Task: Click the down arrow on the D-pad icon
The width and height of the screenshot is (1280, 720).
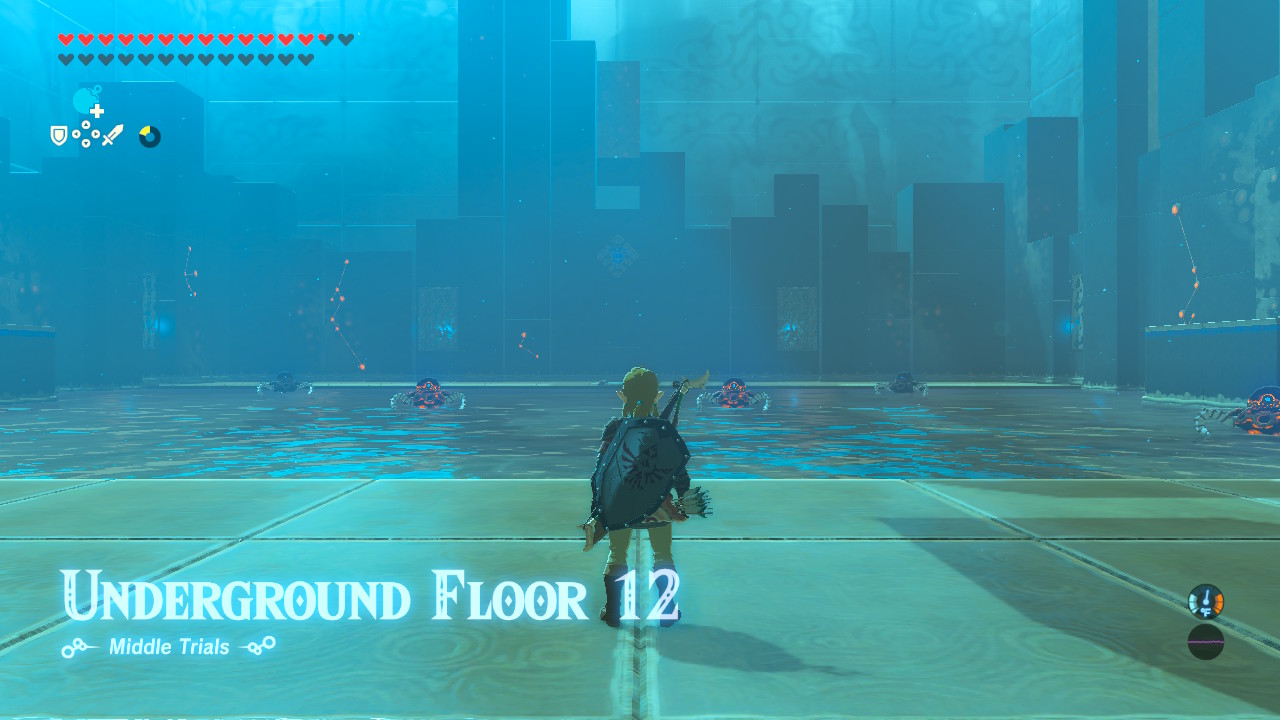Action: click(x=85, y=143)
